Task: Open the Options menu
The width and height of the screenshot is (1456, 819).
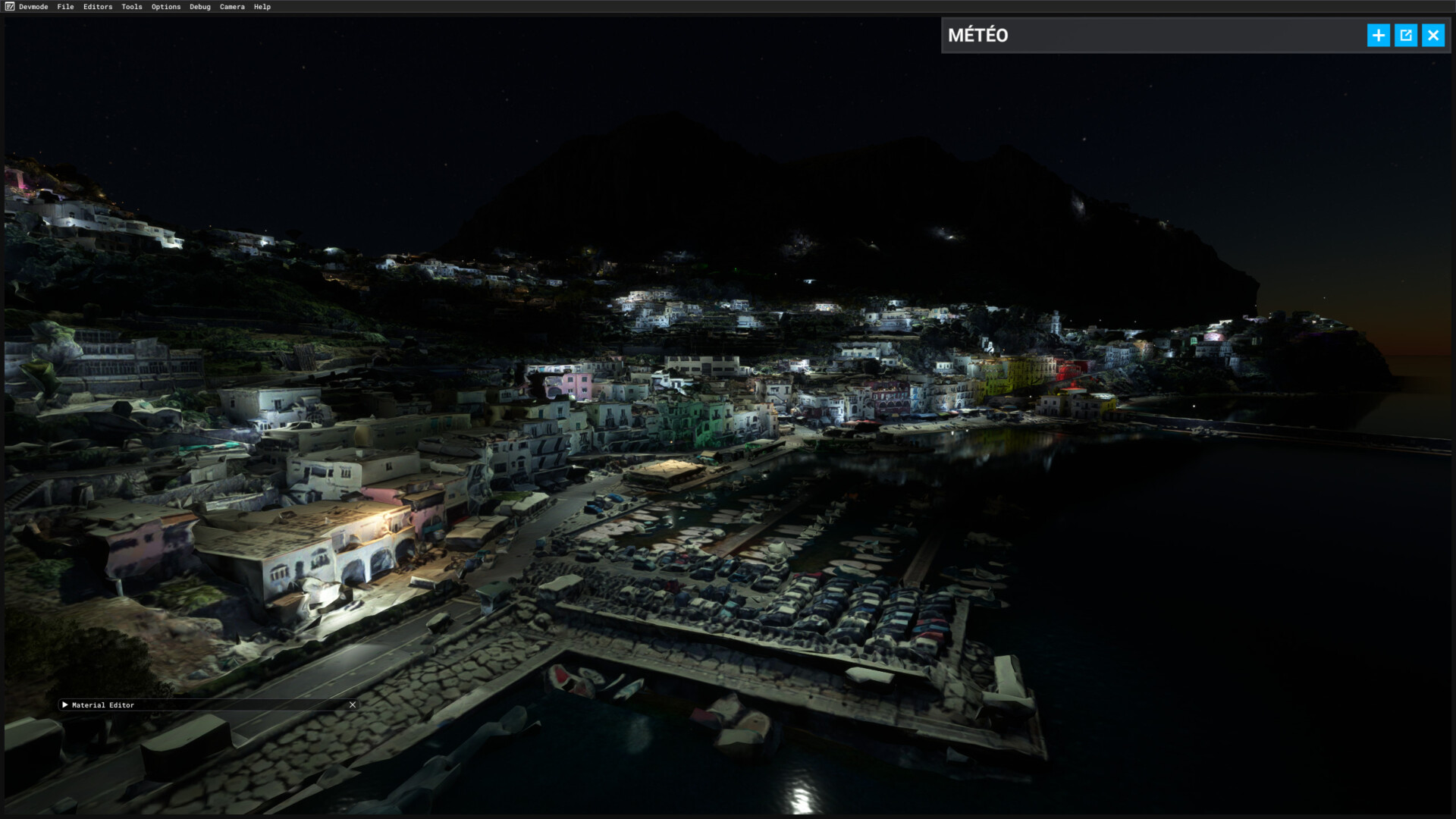Action: tap(166, 7)
